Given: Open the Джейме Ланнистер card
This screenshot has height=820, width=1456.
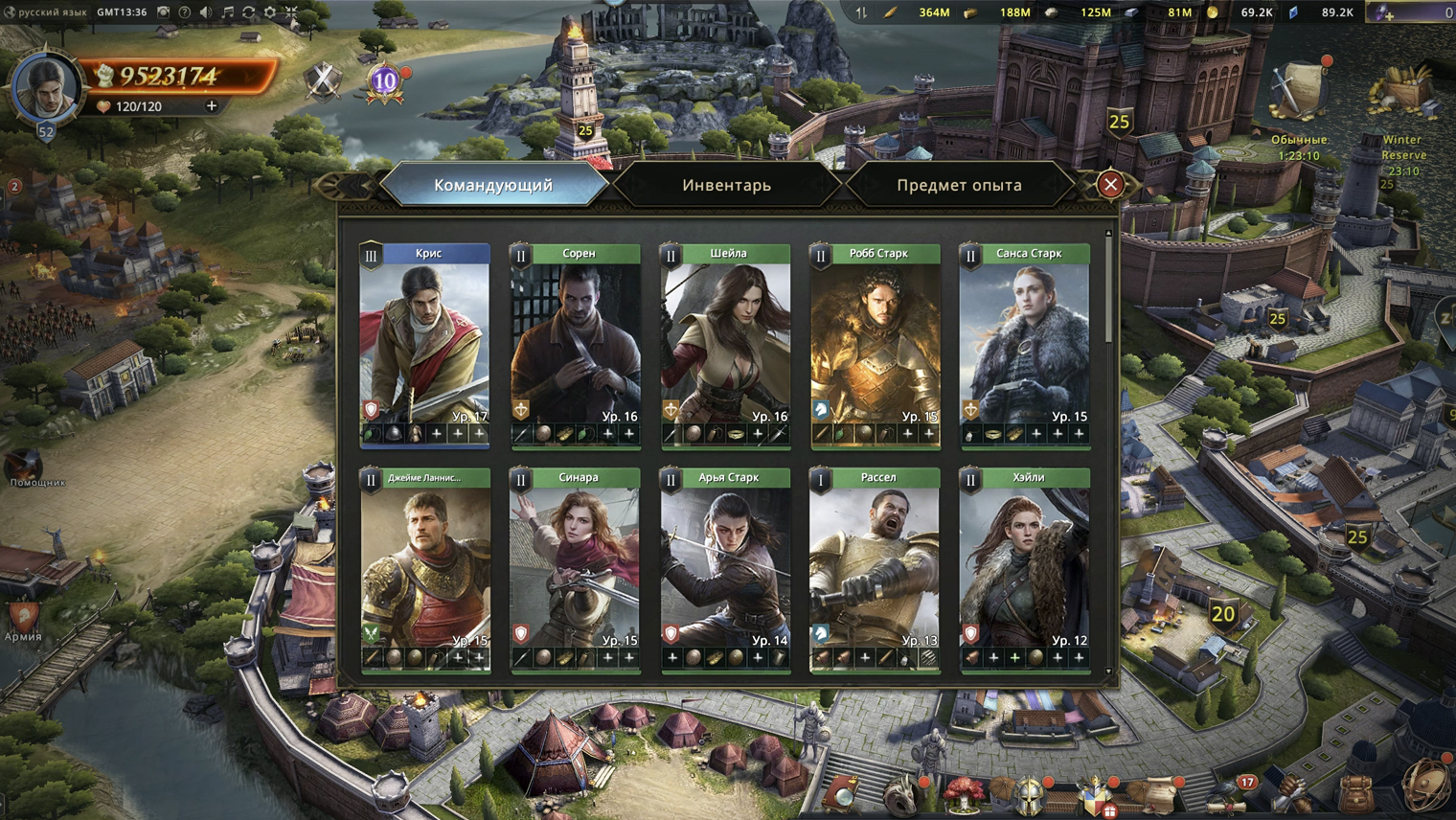Looking at the screenshot, I should pyautogui.click(x=424, y=565).
